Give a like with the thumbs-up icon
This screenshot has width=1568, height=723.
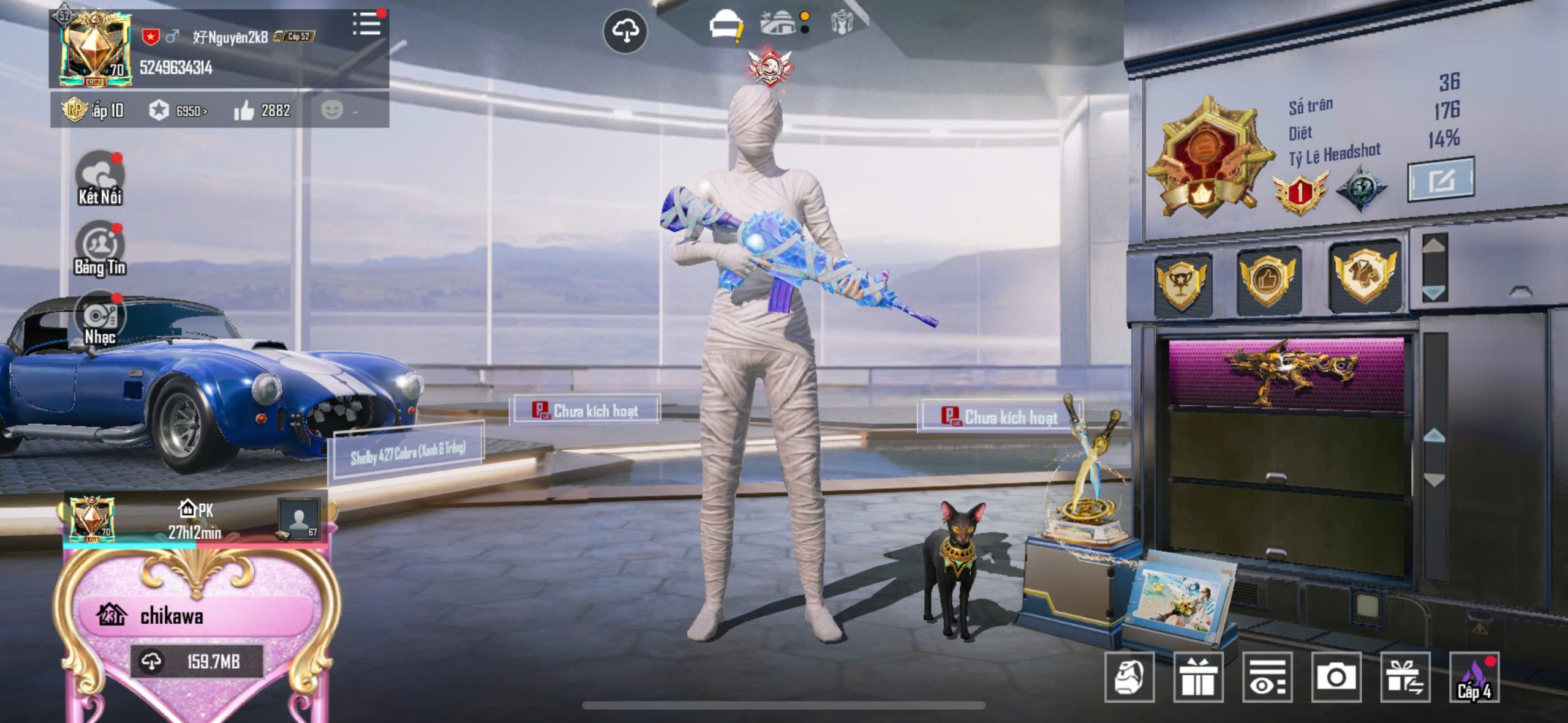pos(244,111)
